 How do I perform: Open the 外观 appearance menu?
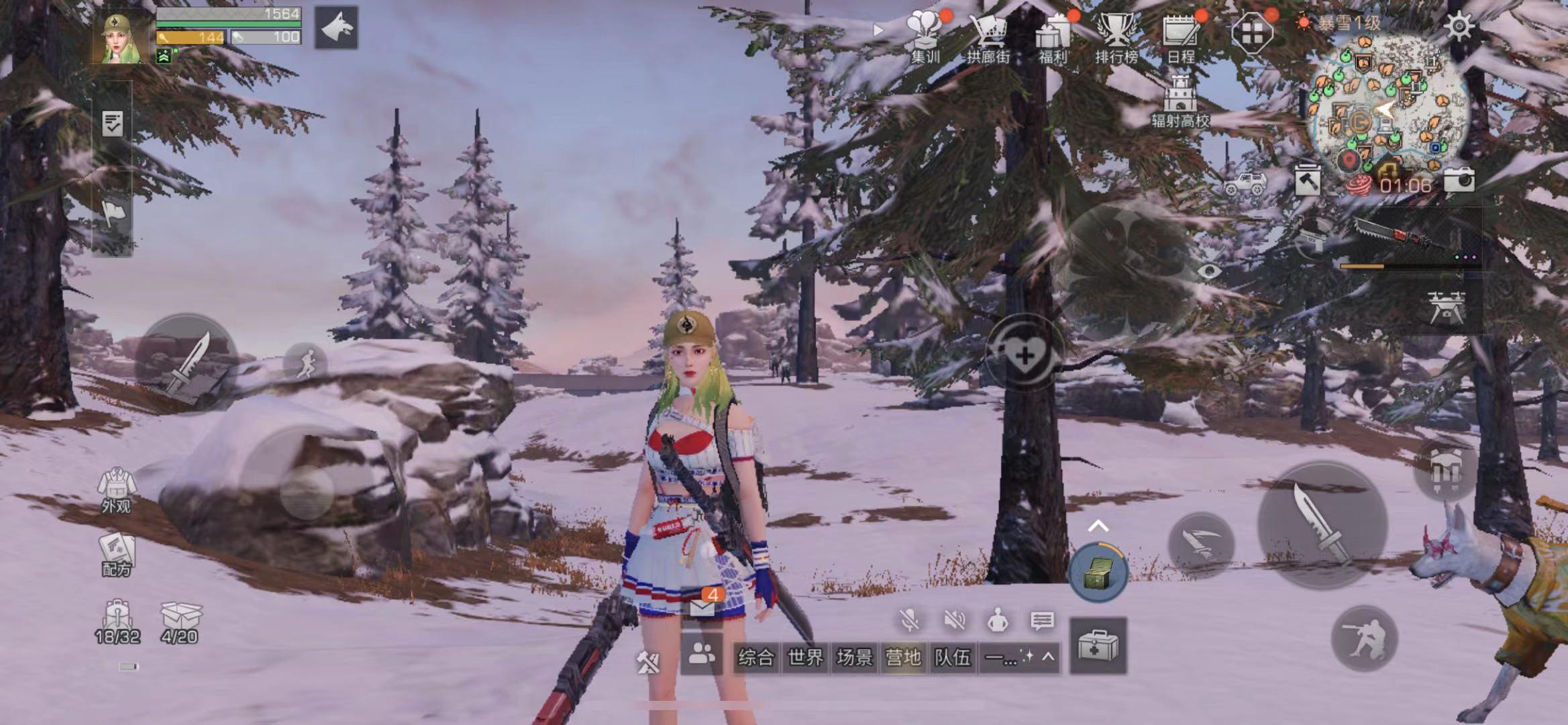116,490
